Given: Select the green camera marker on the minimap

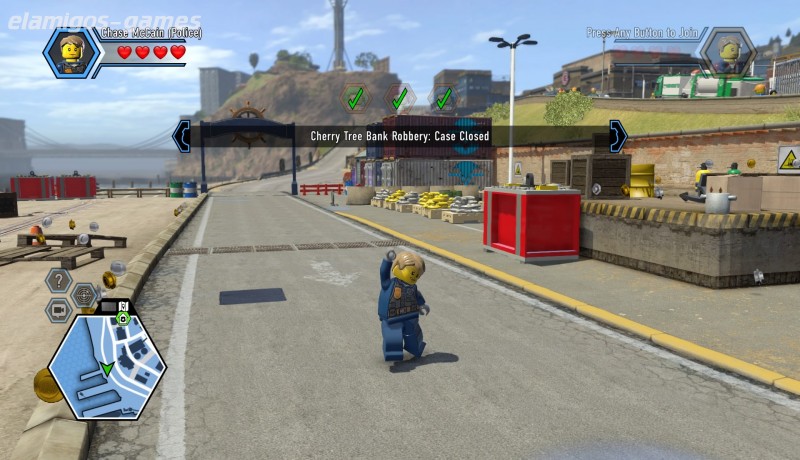Looking at the screenshot, I should click(122, 318).
